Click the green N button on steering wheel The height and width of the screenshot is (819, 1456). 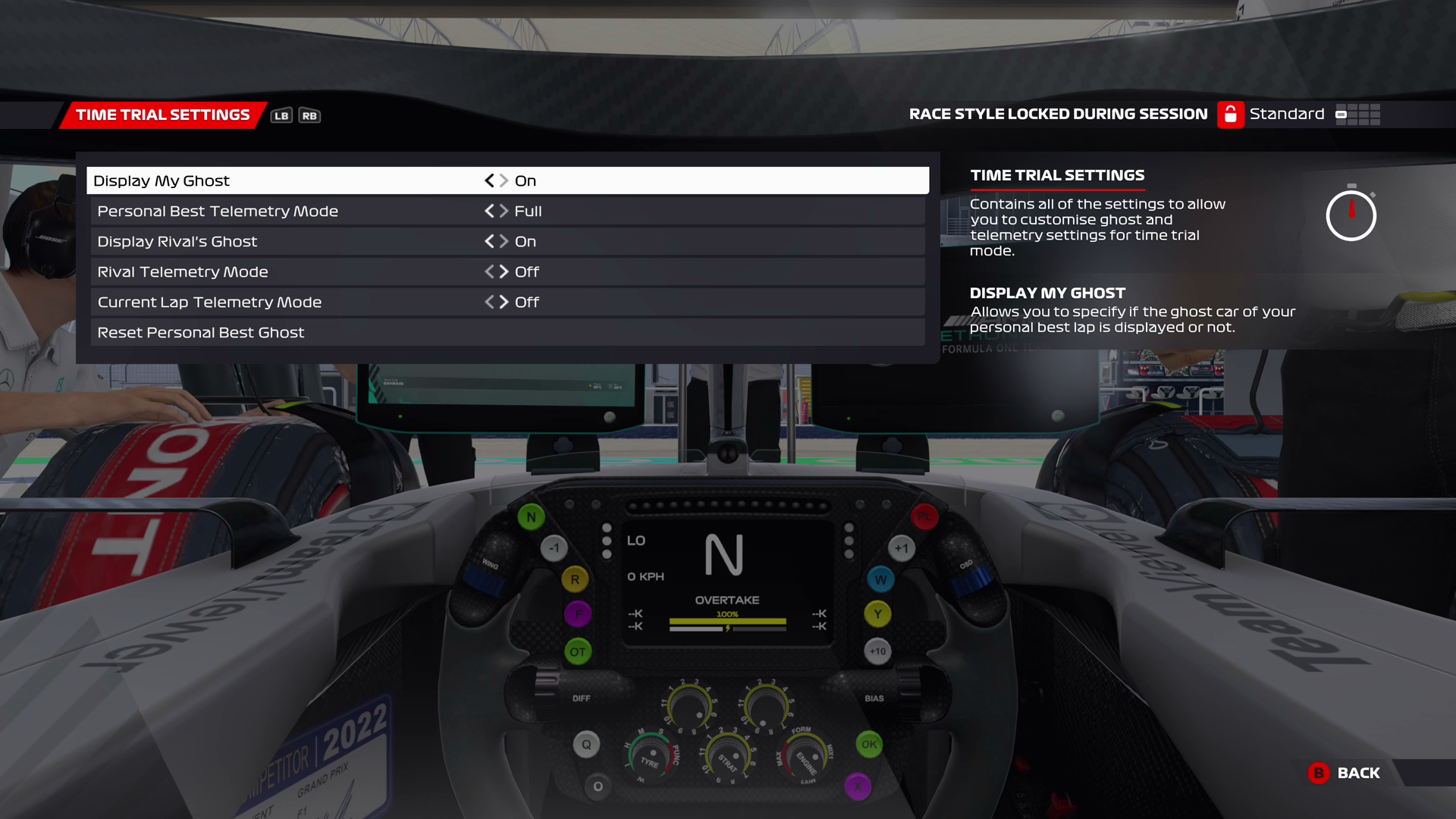pyautogui.click(x=530, y=516)
